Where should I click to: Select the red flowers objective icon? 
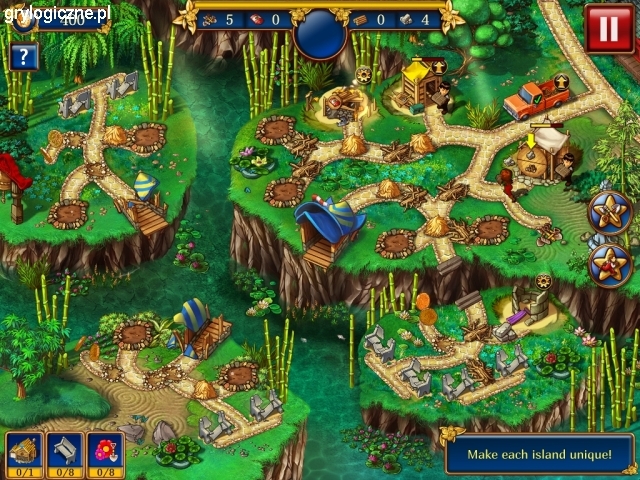point(104,453)
